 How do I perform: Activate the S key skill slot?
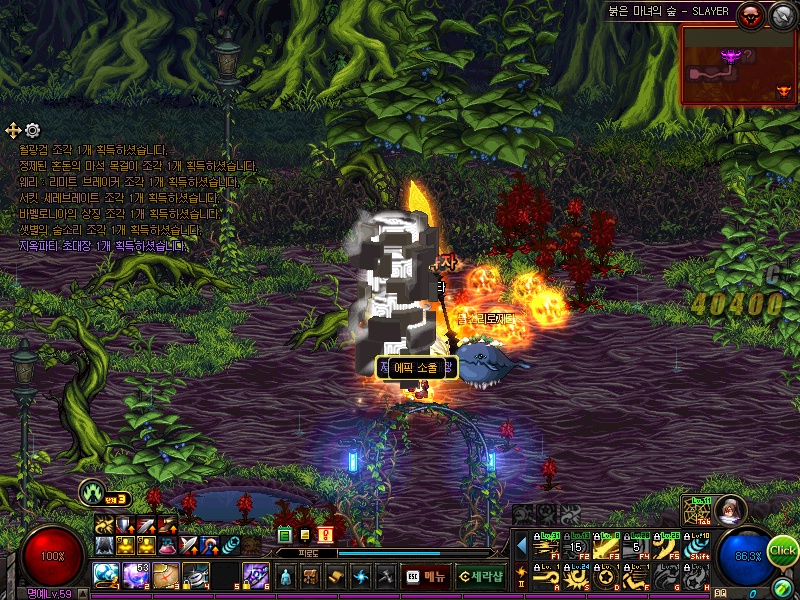[x=576, y=577]
